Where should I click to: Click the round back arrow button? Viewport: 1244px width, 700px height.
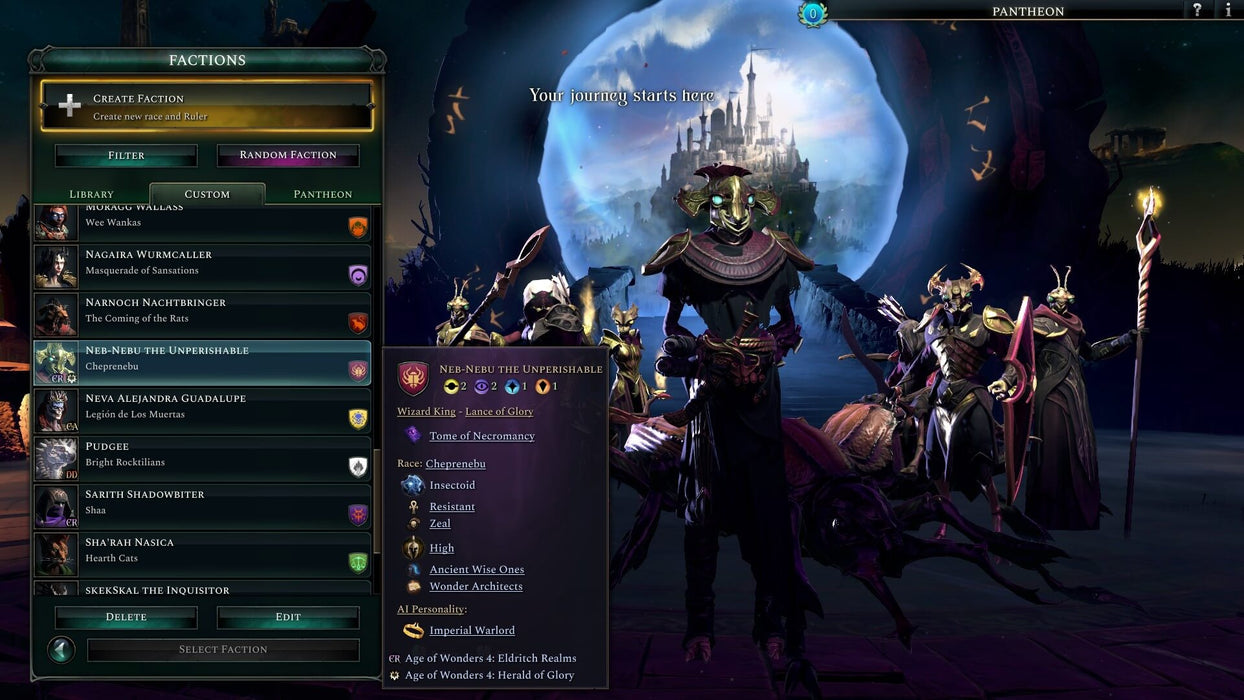tap(62, 650)
